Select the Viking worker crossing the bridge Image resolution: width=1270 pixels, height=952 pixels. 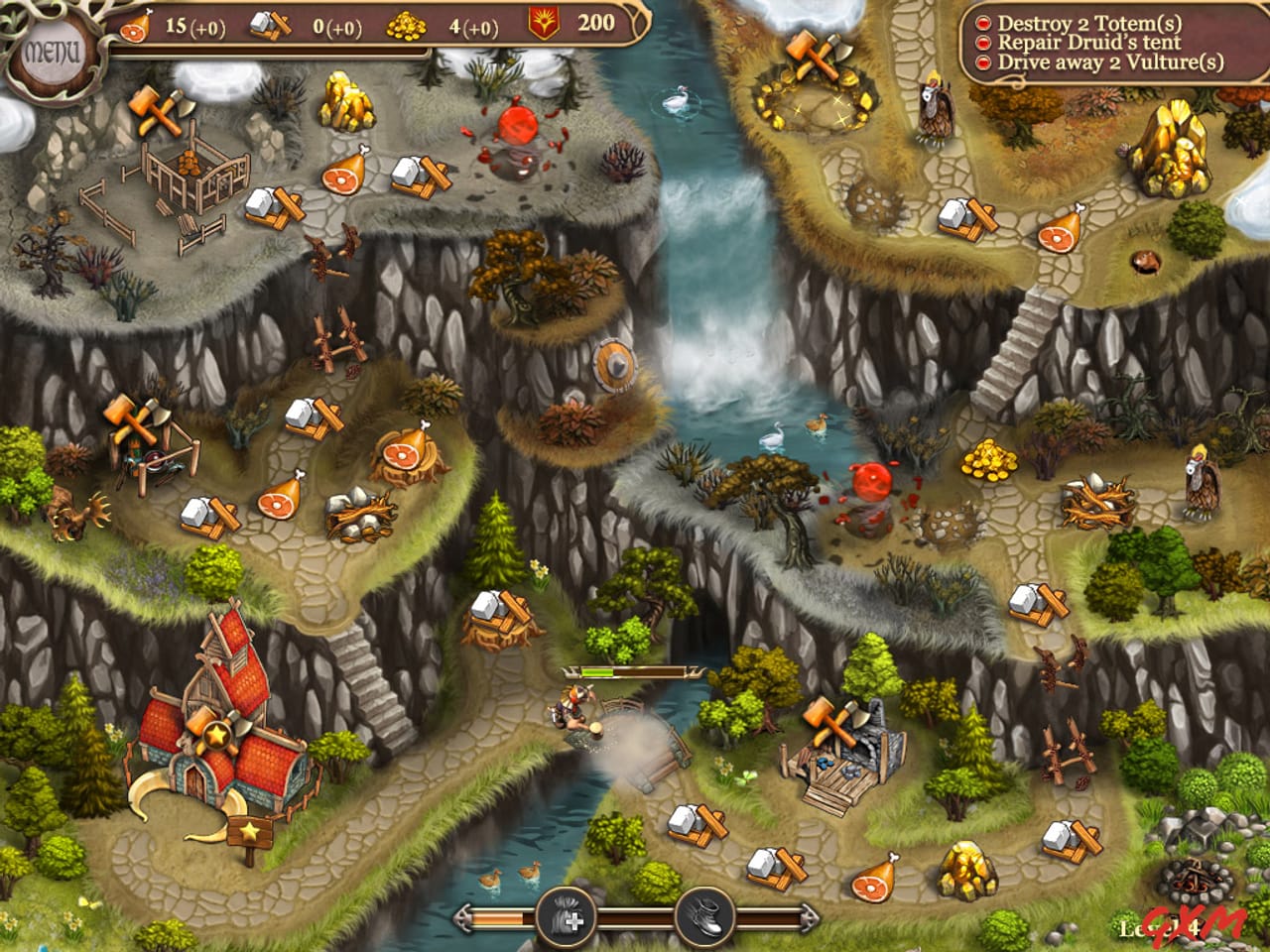point(571,710)
